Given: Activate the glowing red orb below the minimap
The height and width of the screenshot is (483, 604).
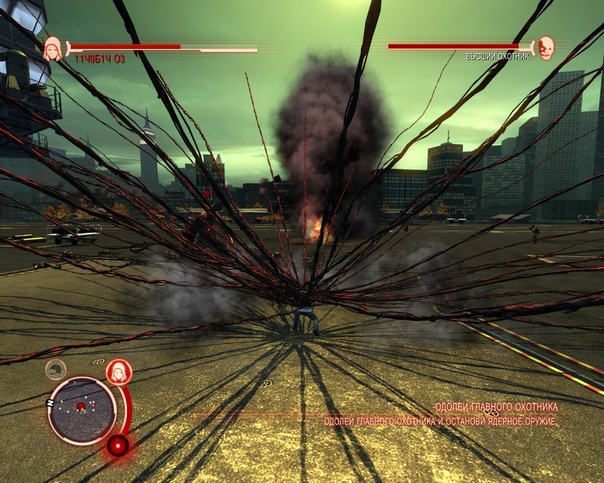Looking at the screenshot, I should pos(119,445).
